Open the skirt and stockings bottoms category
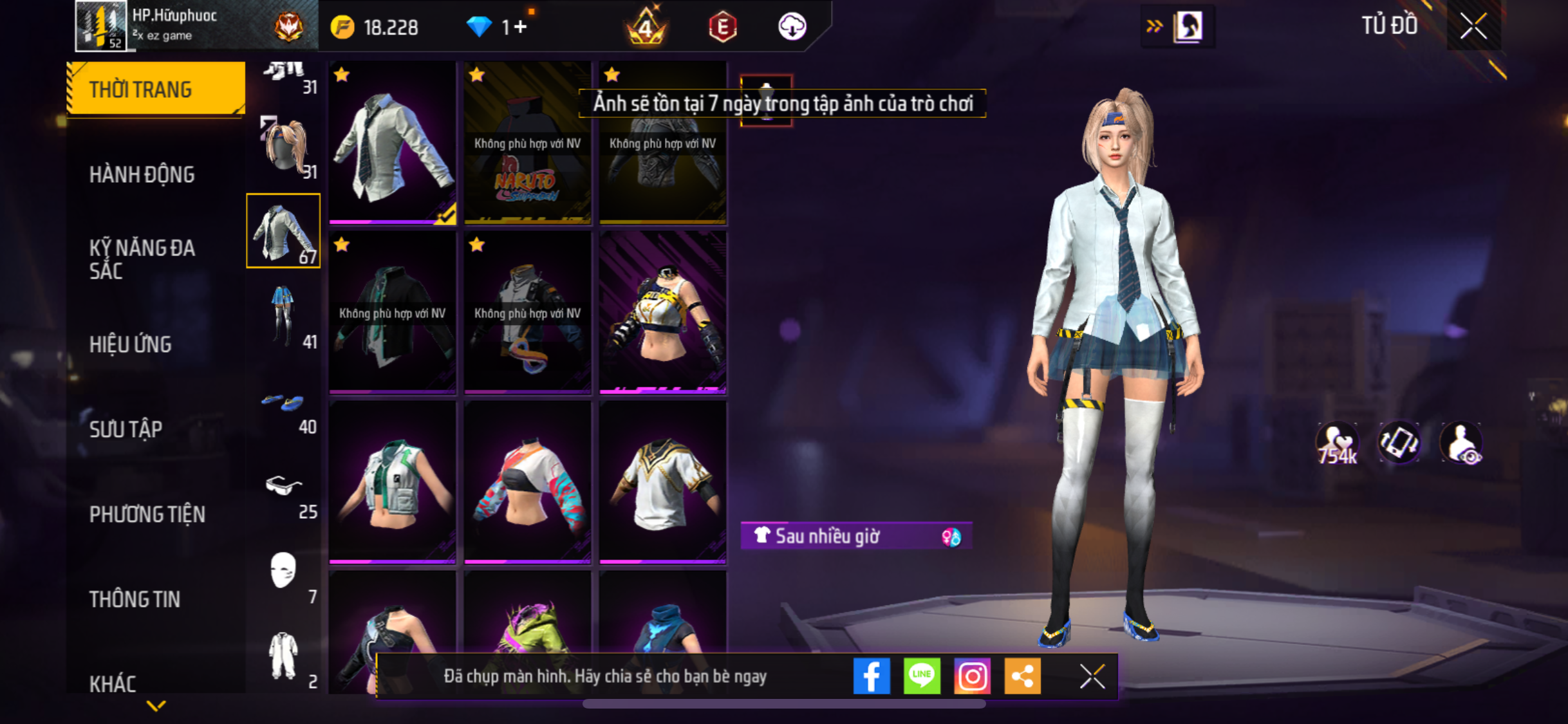 pyautogui.click(x=284, y=316)
